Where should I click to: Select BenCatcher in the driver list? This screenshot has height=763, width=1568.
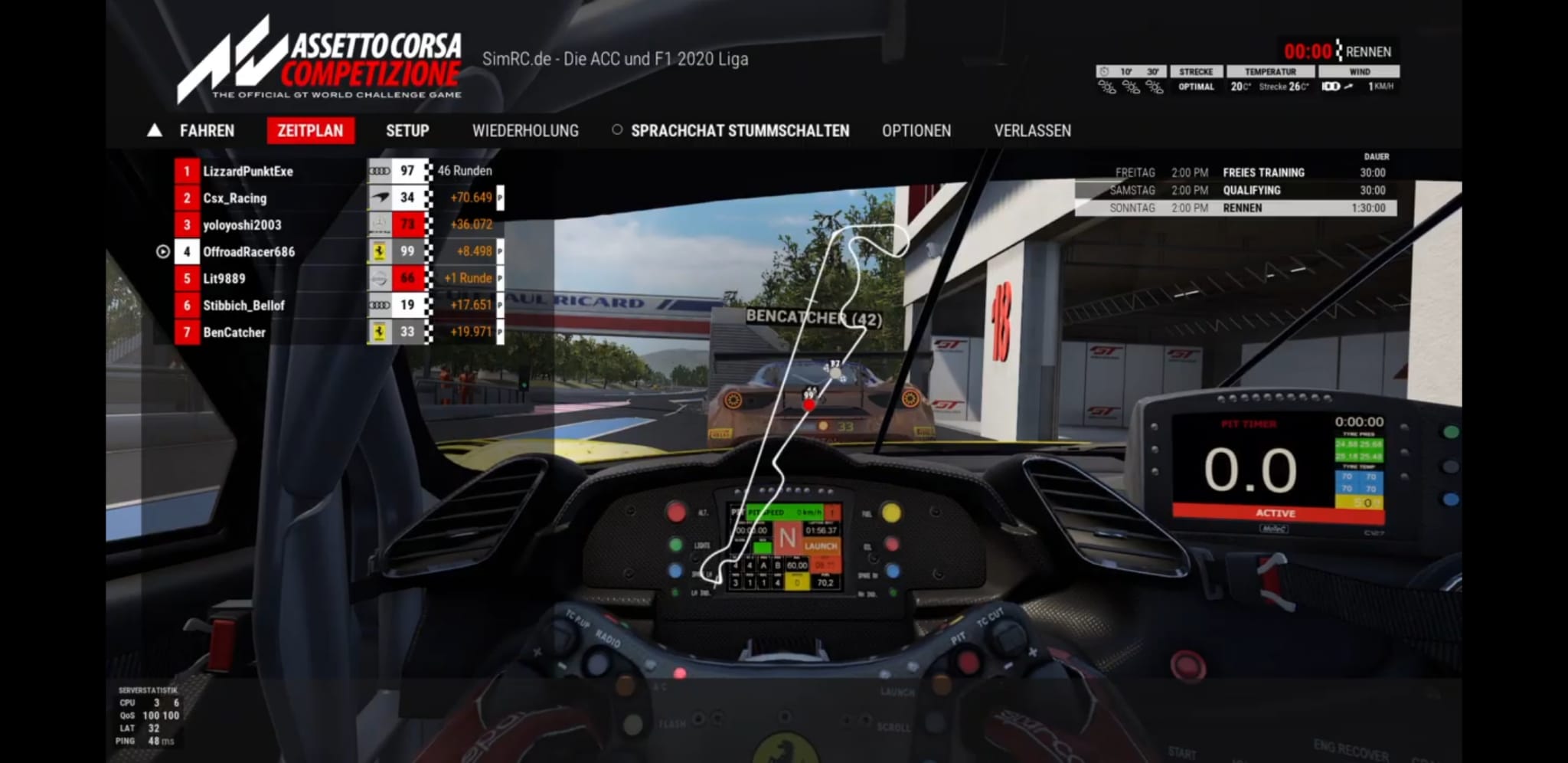(234, 332)
